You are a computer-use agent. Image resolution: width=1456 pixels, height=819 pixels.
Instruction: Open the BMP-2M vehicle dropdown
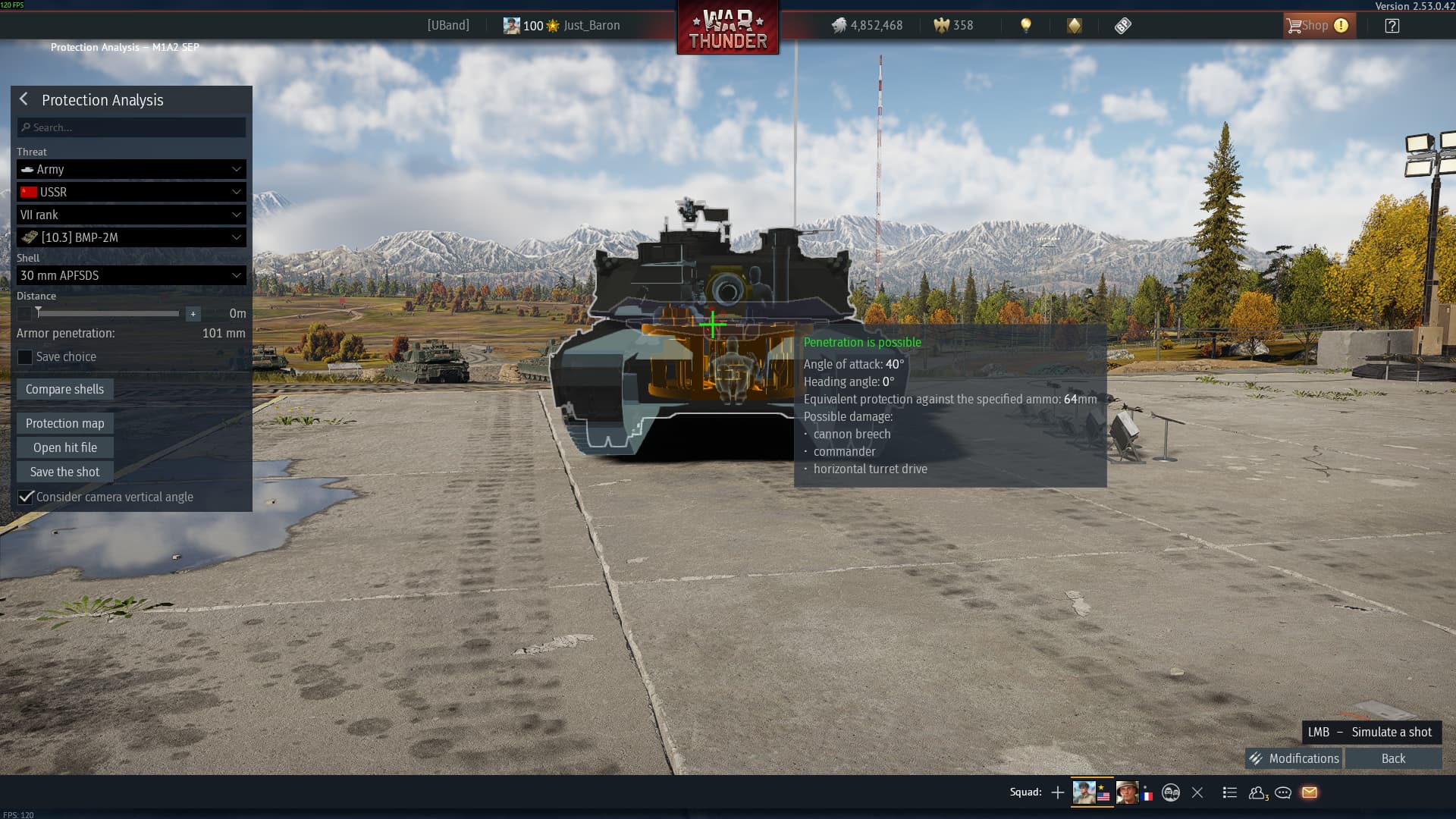[131, 237]
